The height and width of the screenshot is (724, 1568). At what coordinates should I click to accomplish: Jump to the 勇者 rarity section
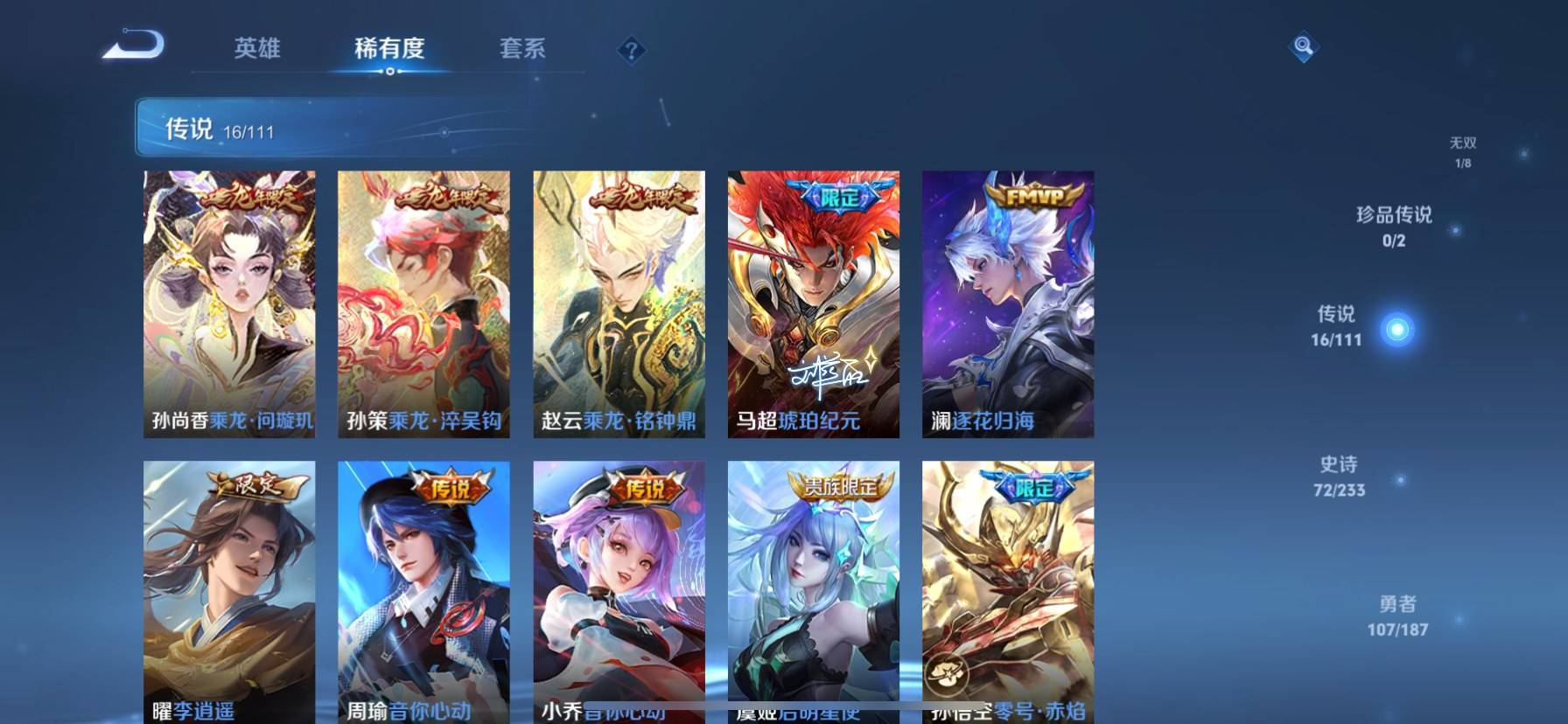click(x=1397, y=616)
